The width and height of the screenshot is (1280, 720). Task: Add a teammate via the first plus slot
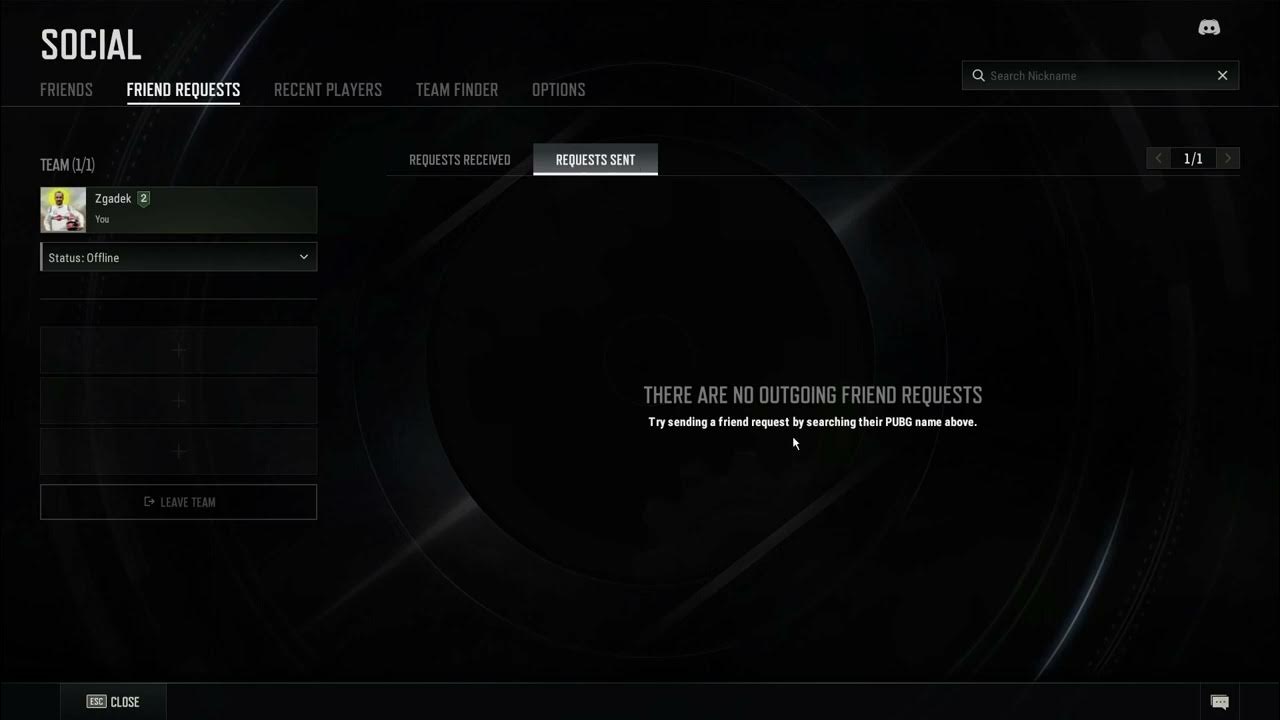(178, 350)
